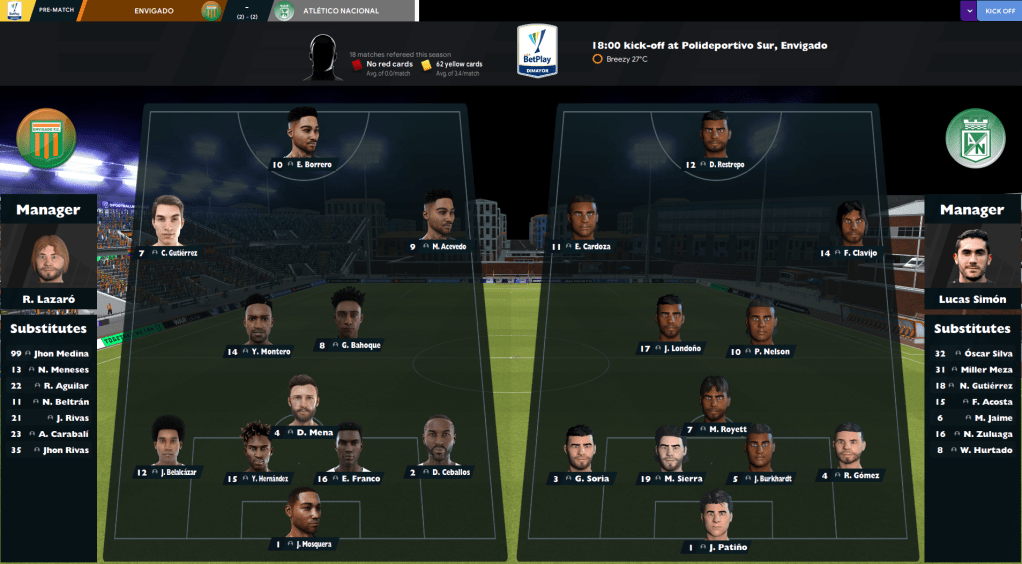Click the Envigado team name in header

click(153, 11)
